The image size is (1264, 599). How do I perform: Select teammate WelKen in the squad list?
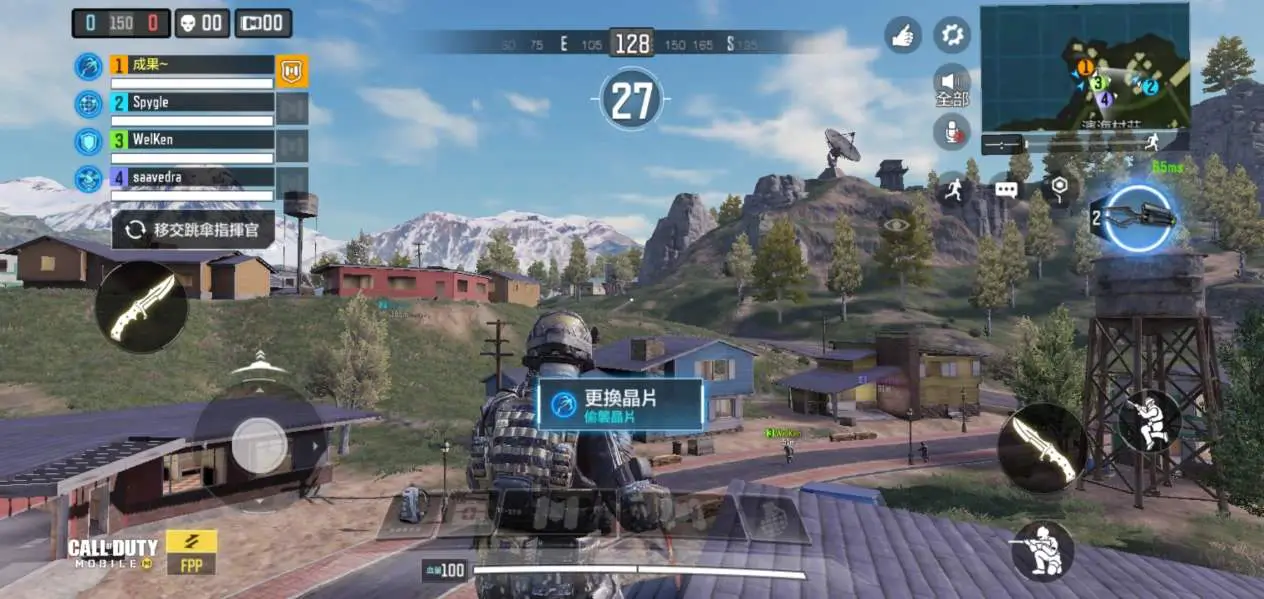coord(190,140)
